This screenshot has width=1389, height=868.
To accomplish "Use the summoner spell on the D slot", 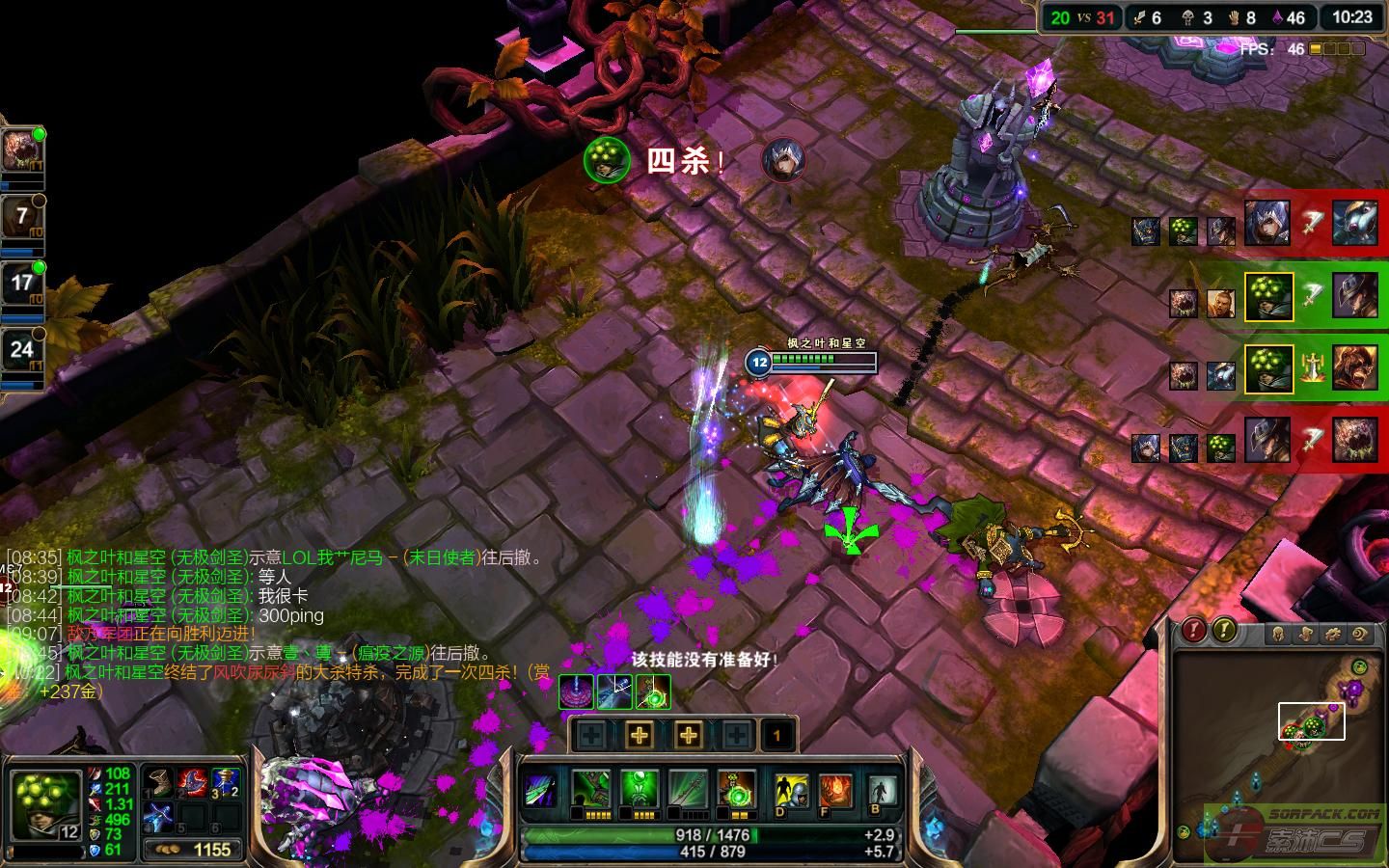I will point(792,792).
